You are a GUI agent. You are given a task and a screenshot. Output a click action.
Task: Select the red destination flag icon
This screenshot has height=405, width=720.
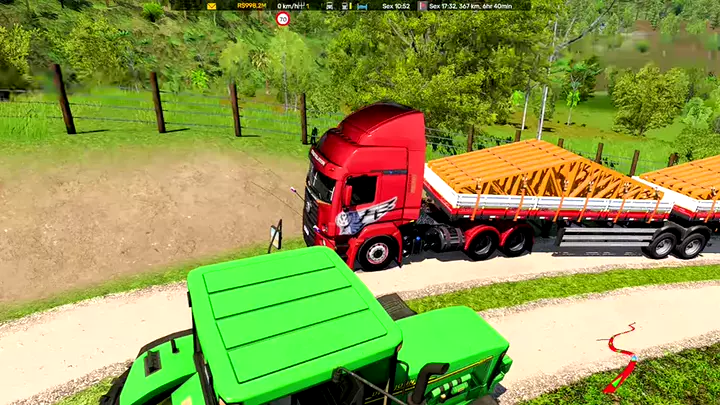pyautogui.click(x=423, y=6)
